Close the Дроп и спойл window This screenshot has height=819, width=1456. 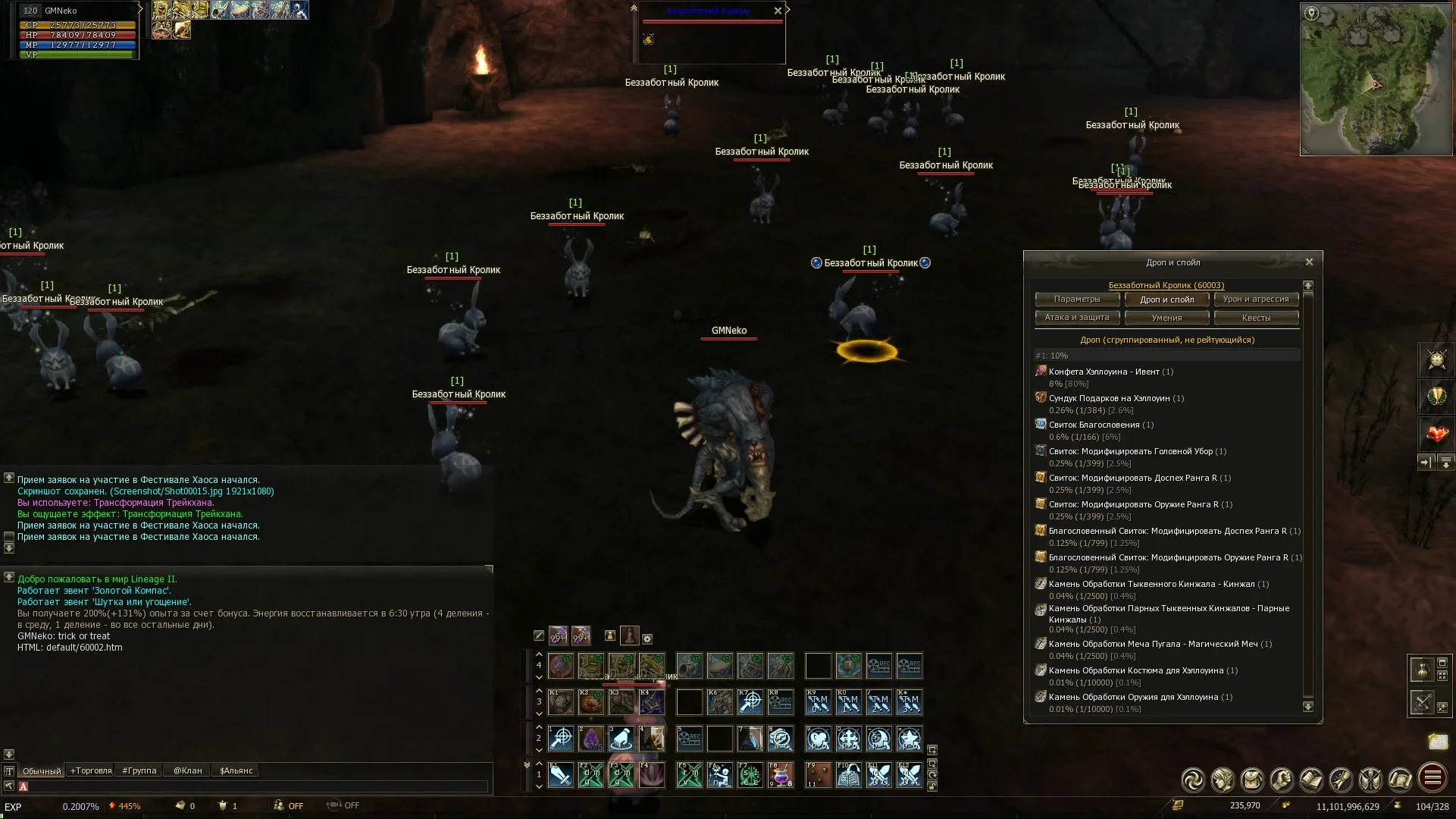click(x=1309, y=262)
